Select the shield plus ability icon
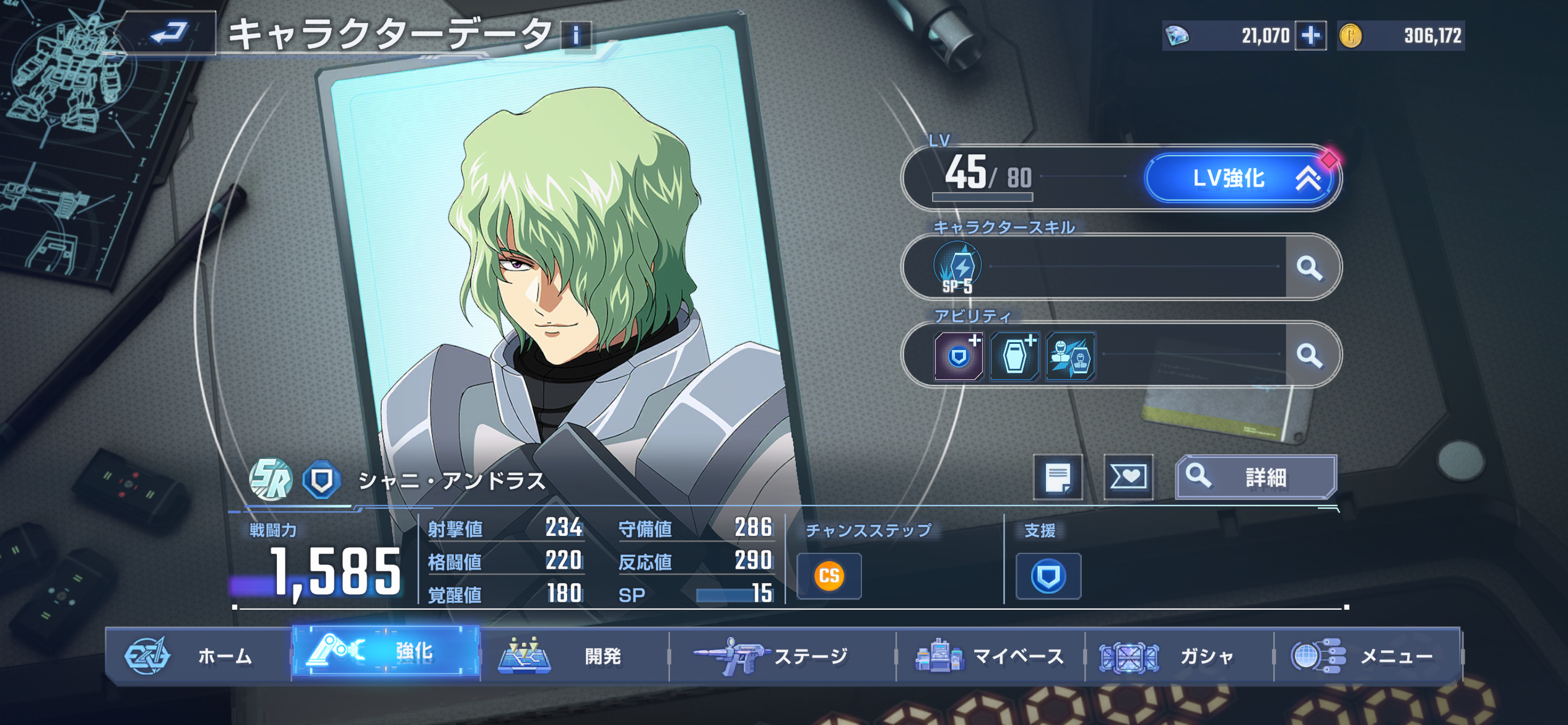 [959, 356]
